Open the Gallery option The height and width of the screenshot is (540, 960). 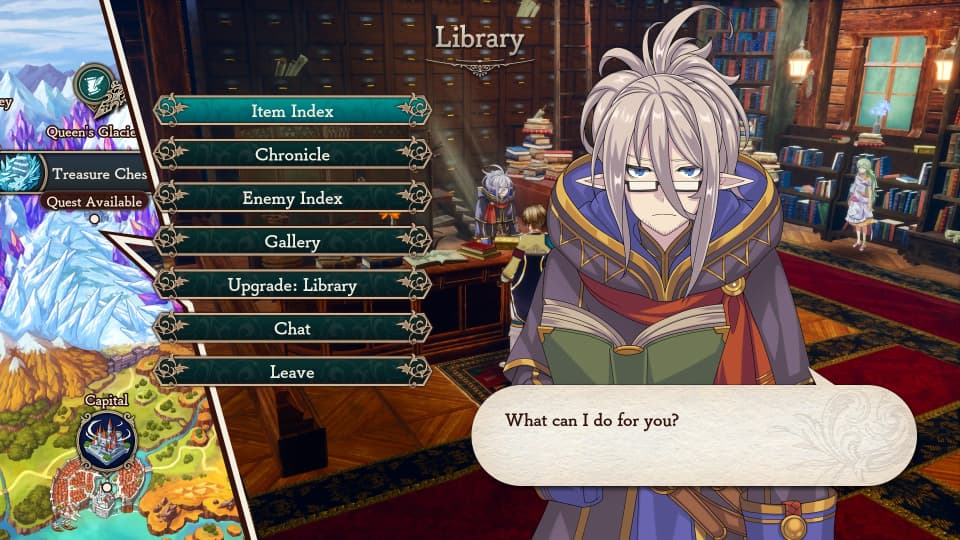(292, 242)
